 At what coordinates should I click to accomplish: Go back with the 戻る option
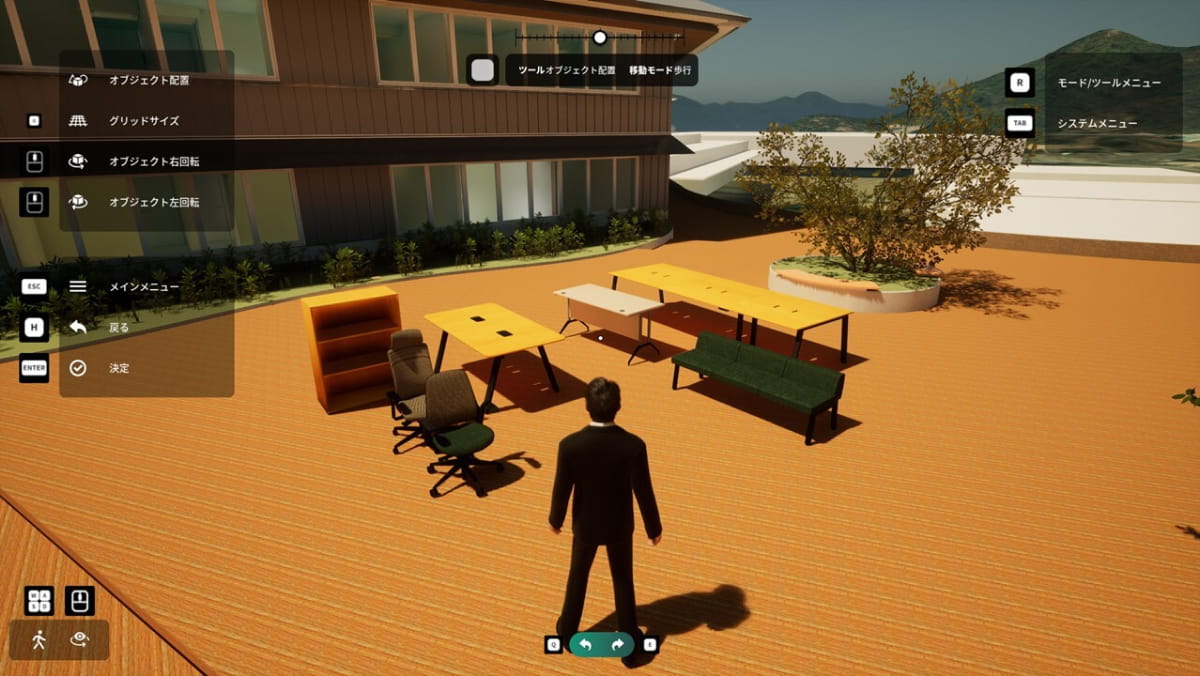(x=118, y=327)
